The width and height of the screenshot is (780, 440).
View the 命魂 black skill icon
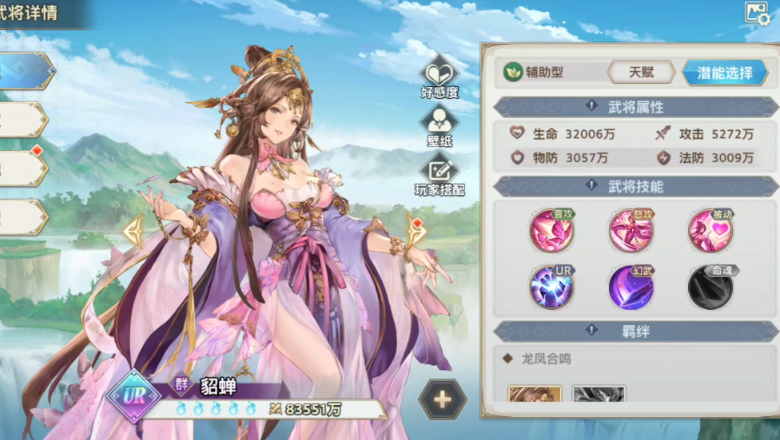(710, 287)
